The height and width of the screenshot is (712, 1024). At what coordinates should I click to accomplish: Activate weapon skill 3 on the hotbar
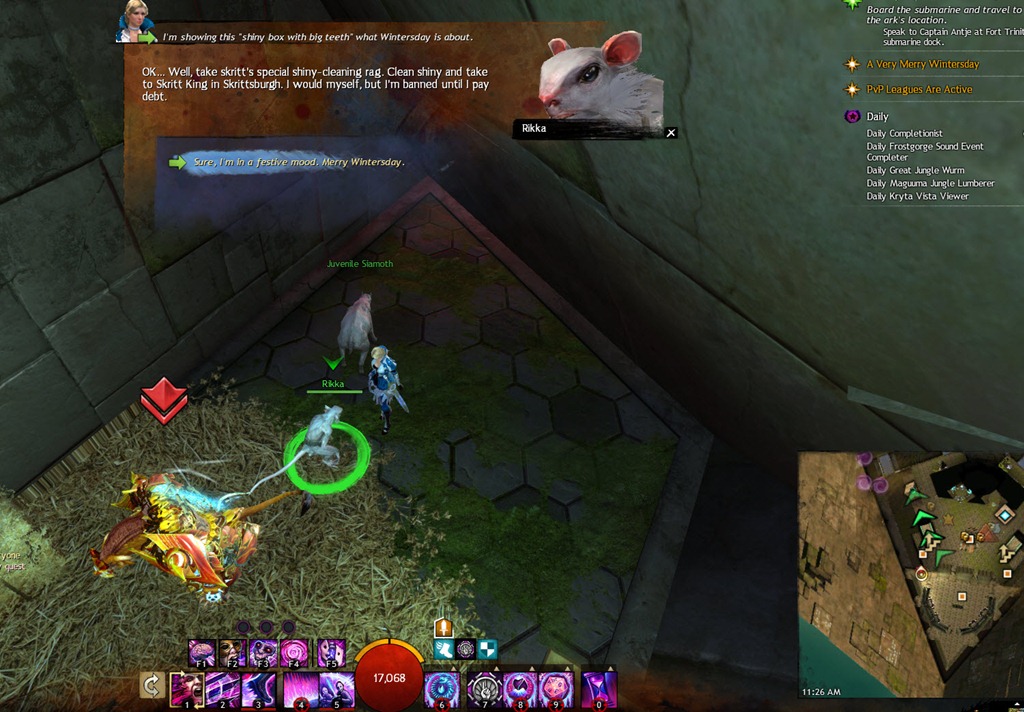[x=260, y=689]
